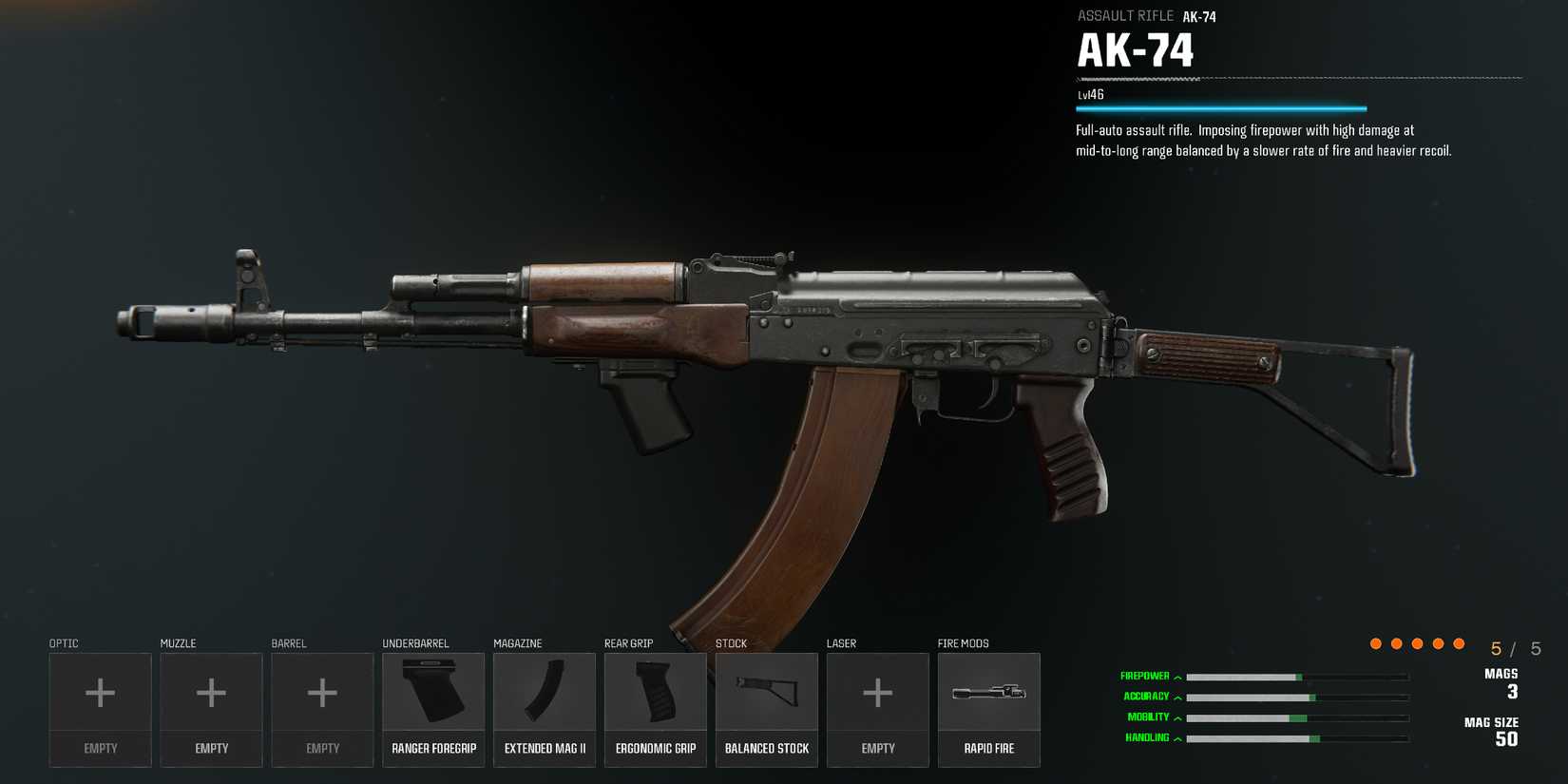Click the AK-74 weapon title
The height and width of the screenshot is (784, 1568).
[x=1136, y=48]
